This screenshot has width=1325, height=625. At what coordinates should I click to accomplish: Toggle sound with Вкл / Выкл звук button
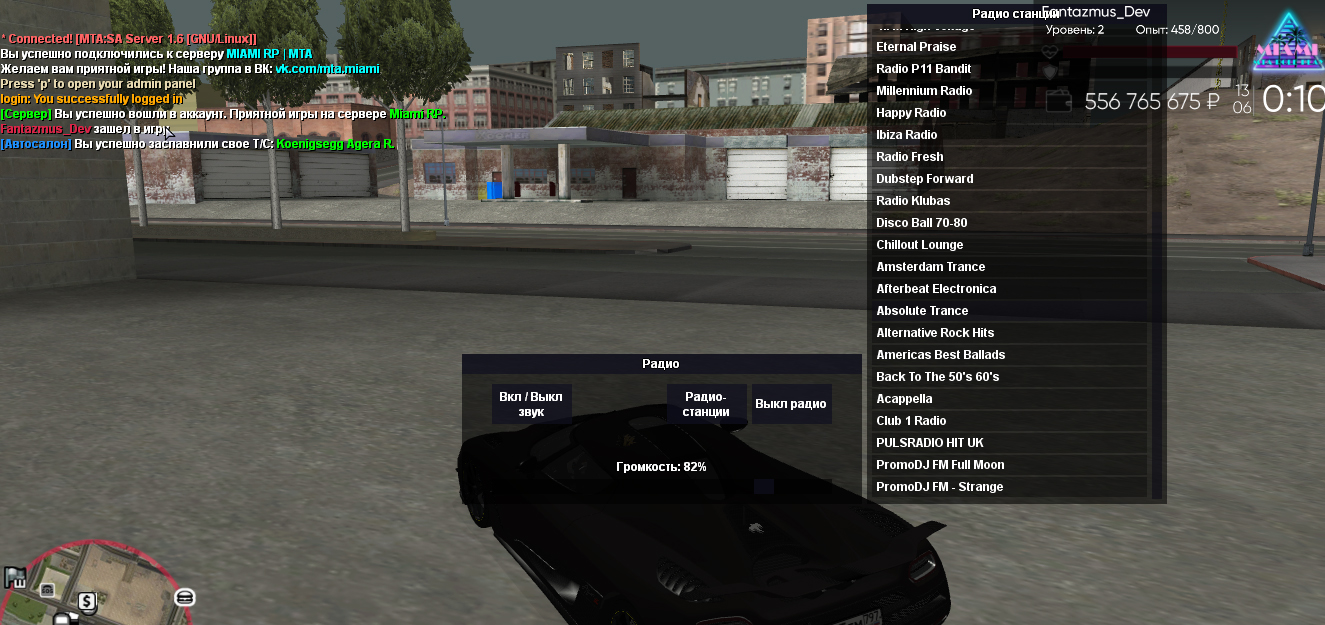(x=531, y=404)
